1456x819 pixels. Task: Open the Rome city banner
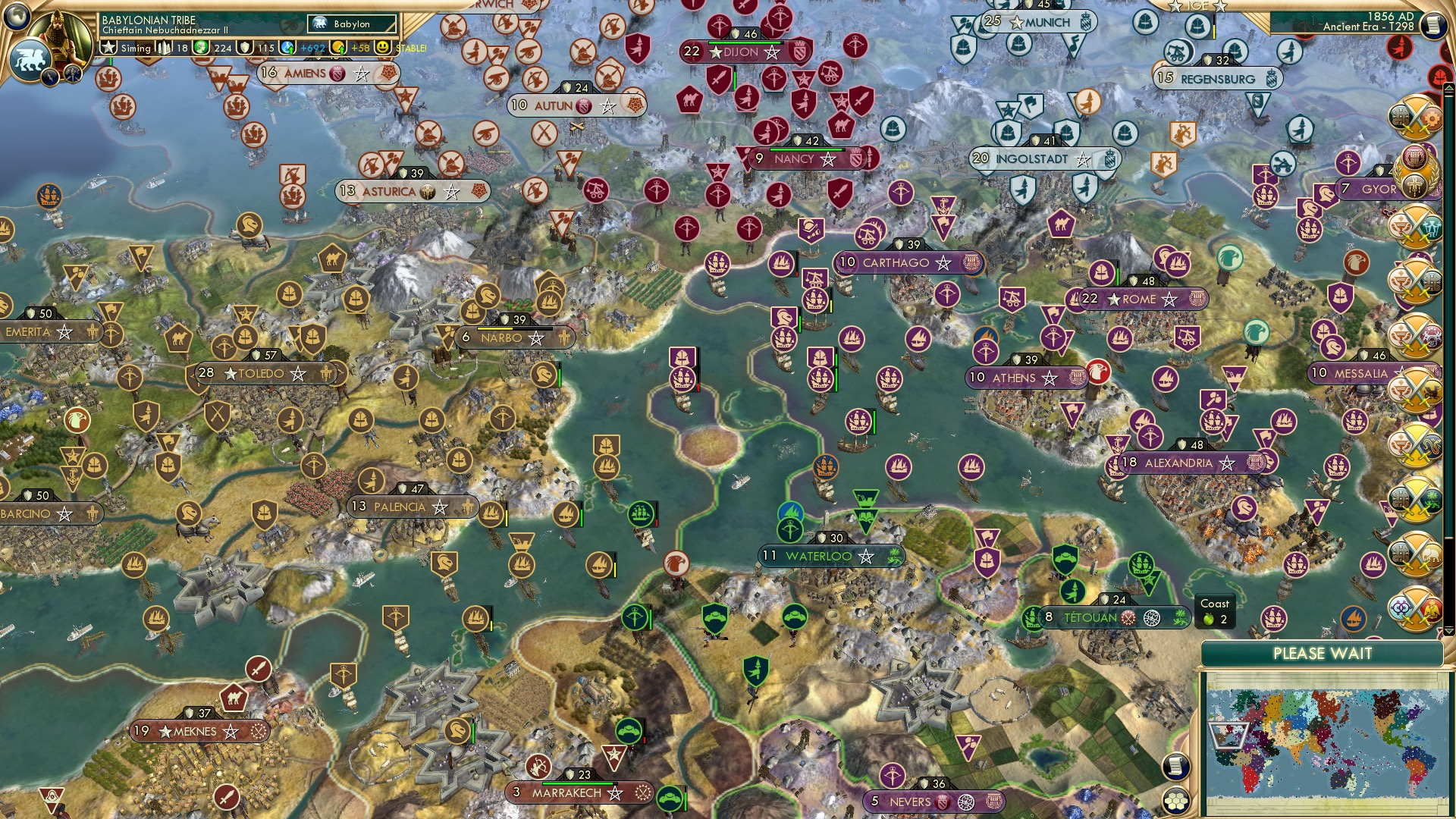(x=1137, y=300)
